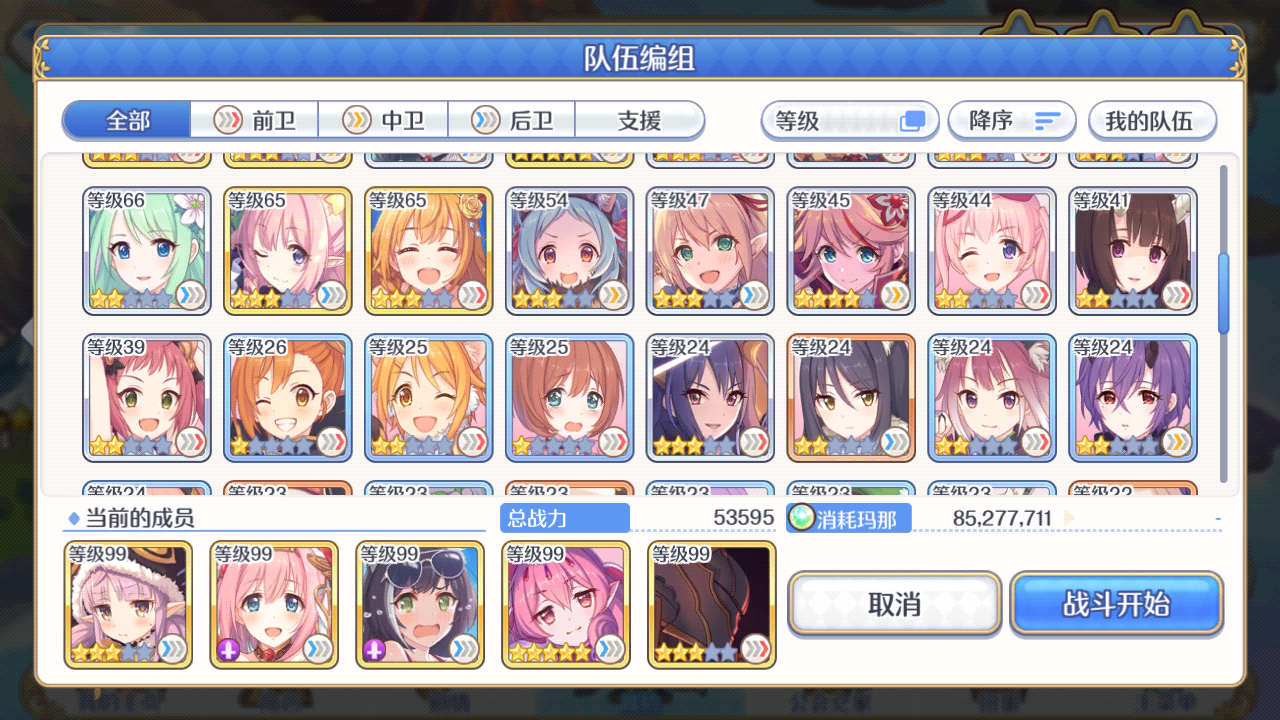Toggle the level 47 character into the team

tap(710, 250)
